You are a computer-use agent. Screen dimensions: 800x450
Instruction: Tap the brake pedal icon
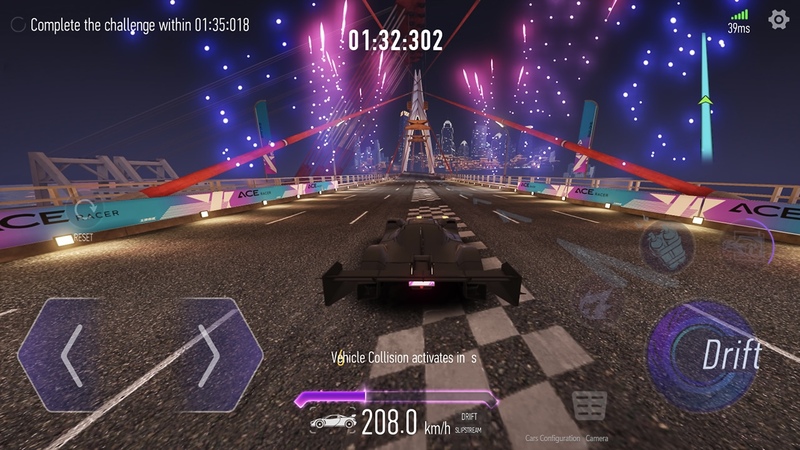[589, 405]
